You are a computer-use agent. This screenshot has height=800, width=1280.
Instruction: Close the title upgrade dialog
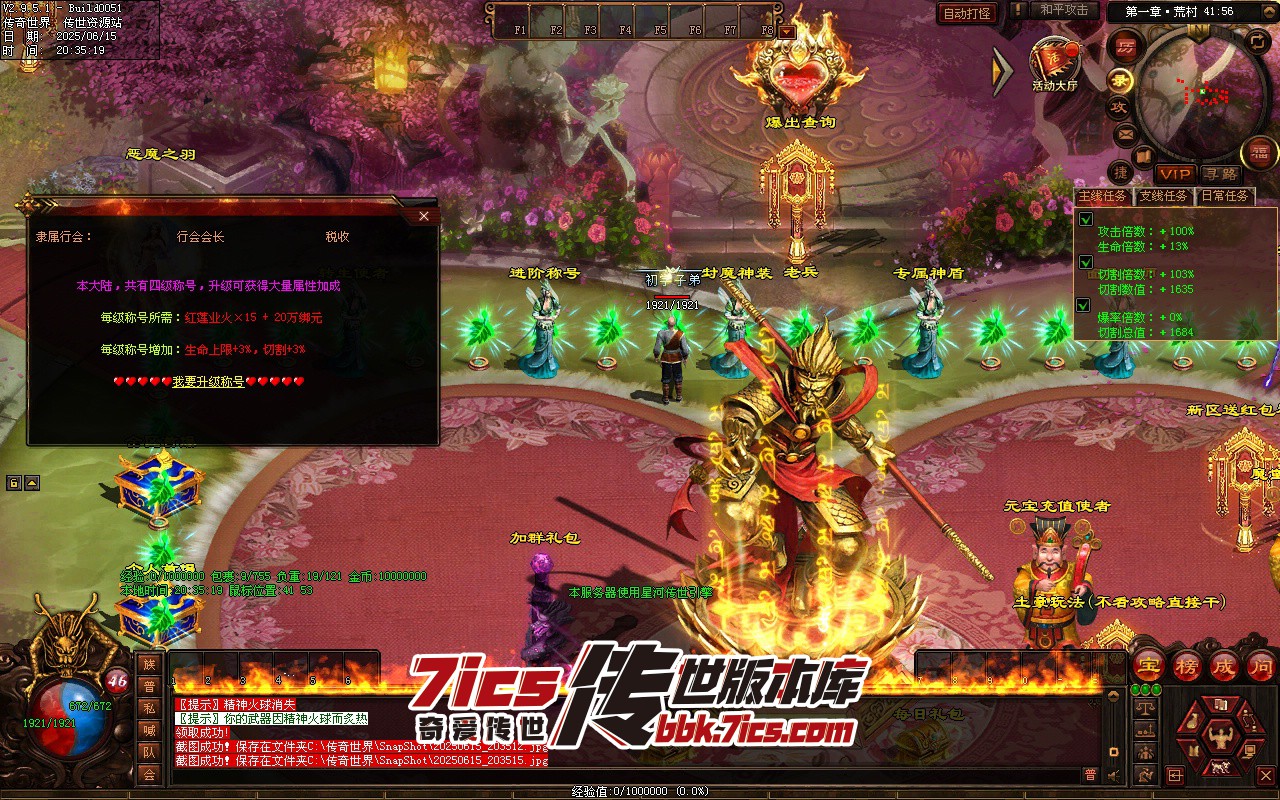click(x=424, y=216)
